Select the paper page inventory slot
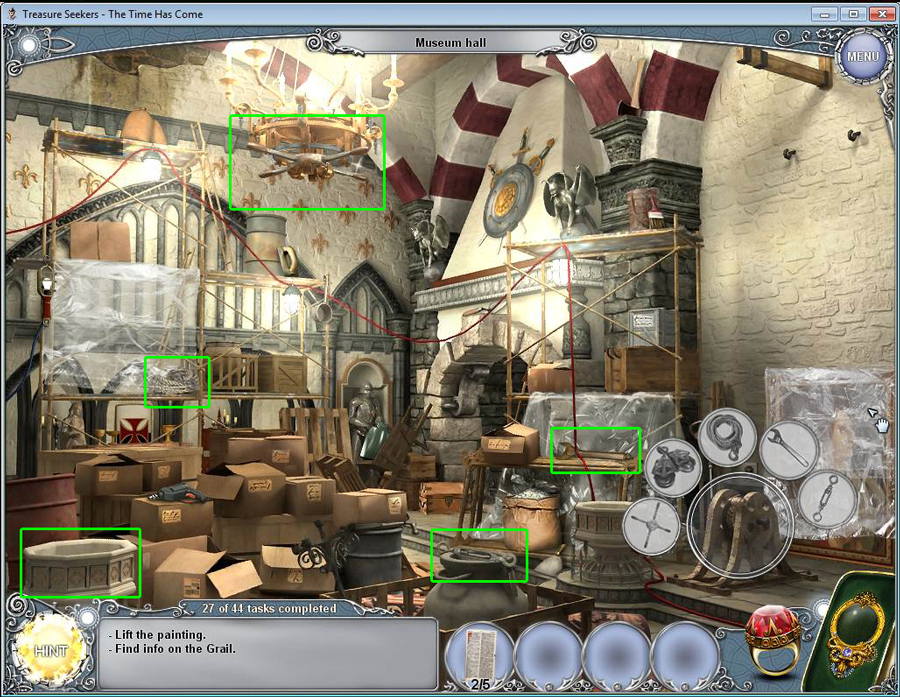The width and height of the screenshot is (900, 697). pyautogui.click(x=480, y=655)
